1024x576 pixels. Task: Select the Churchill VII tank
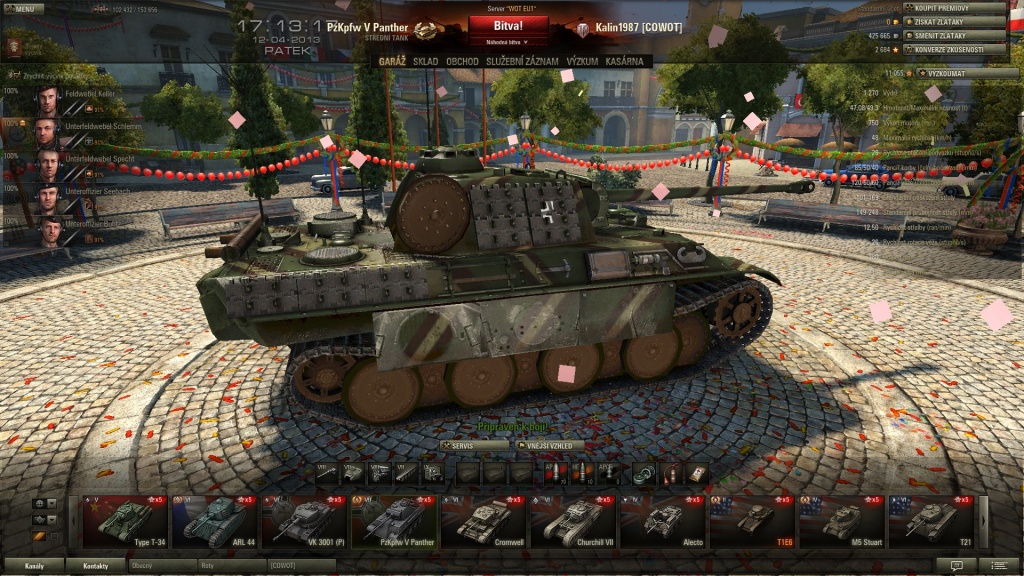(x=571, y=521)
